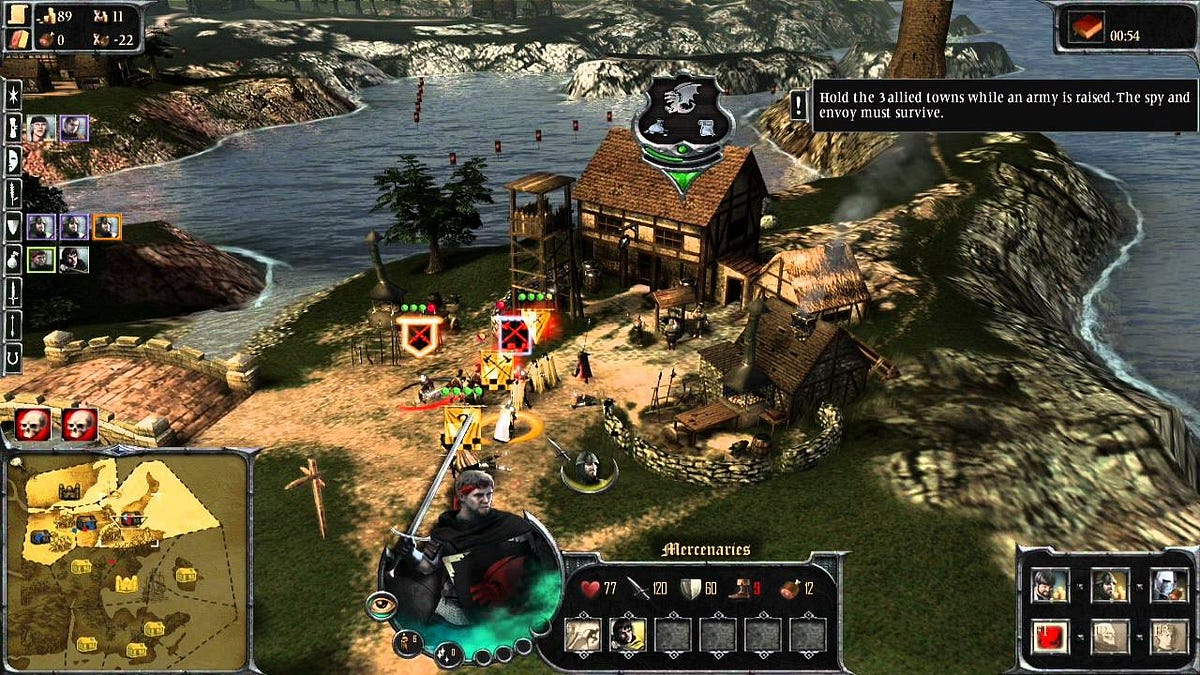
Task: Click the objective exclamation mark icon
Action: [799, 105]
